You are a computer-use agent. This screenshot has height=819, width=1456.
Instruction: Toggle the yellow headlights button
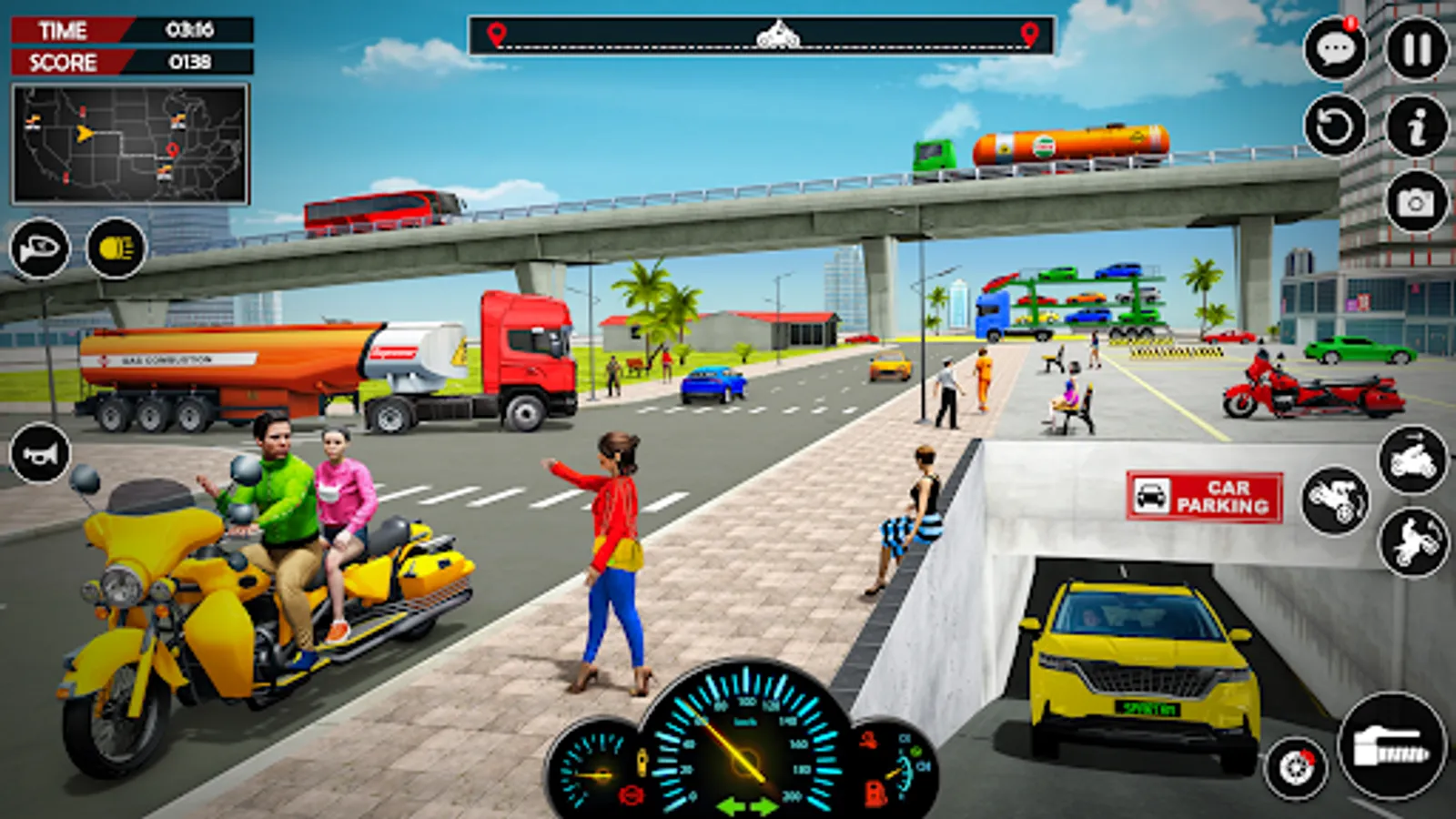(x=116, y=248)
